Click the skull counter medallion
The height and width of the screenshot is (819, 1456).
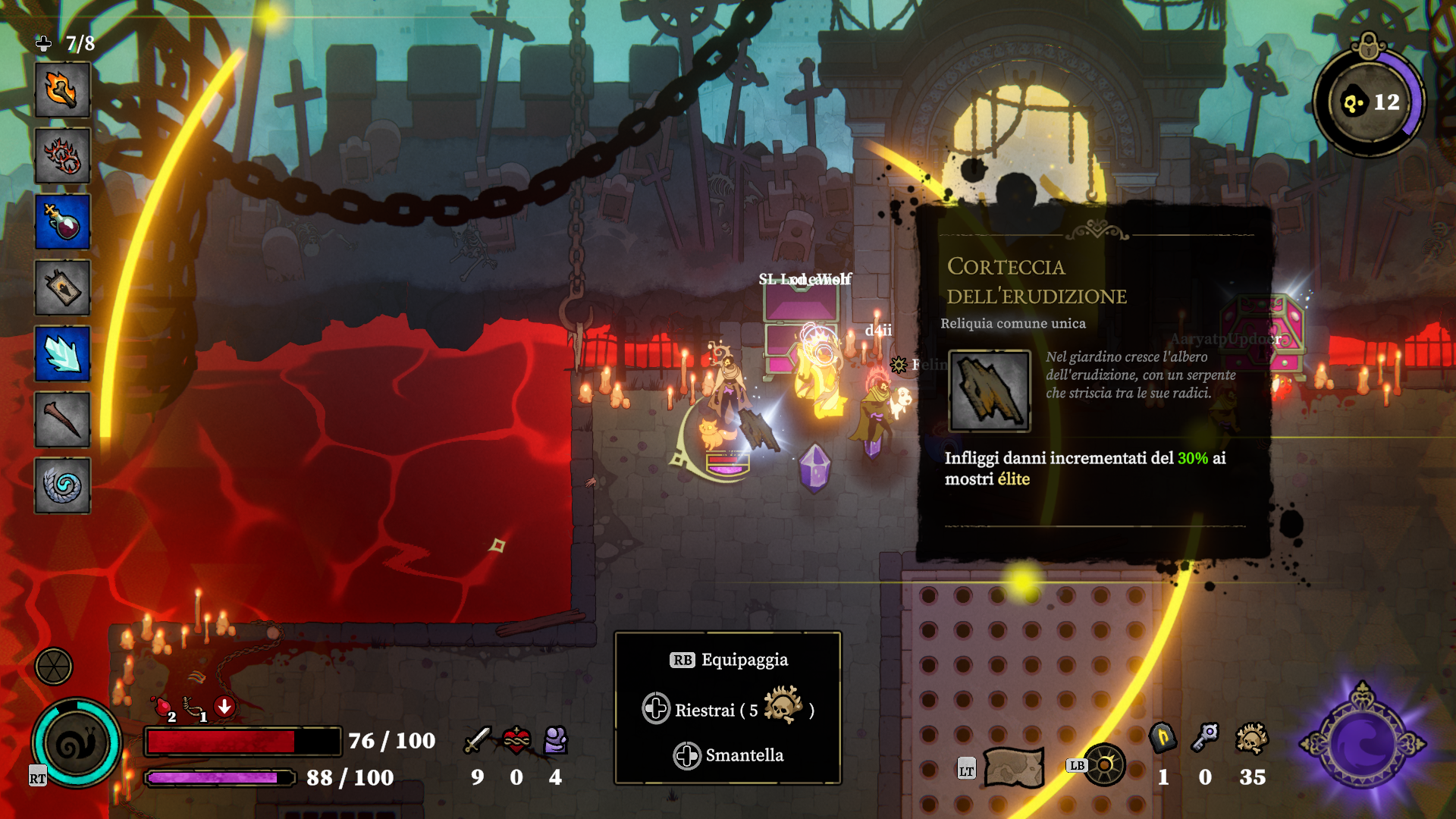[1370, 102]
